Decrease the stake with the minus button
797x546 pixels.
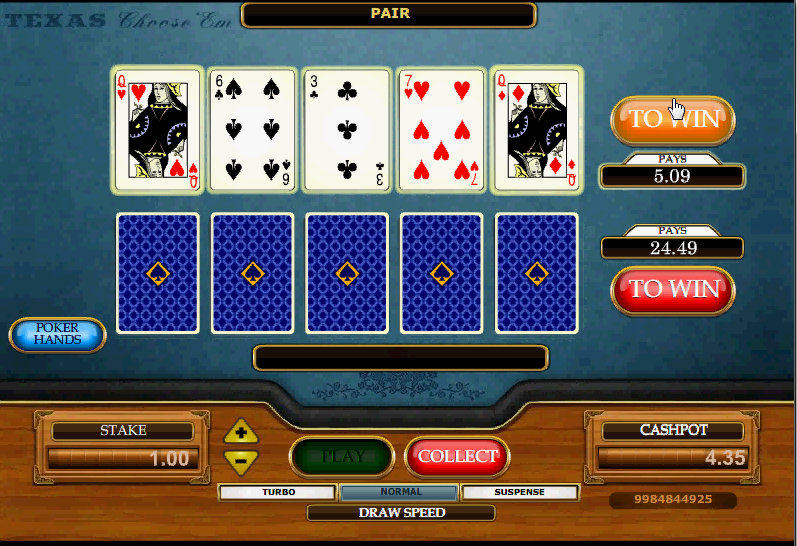point(241,460)
